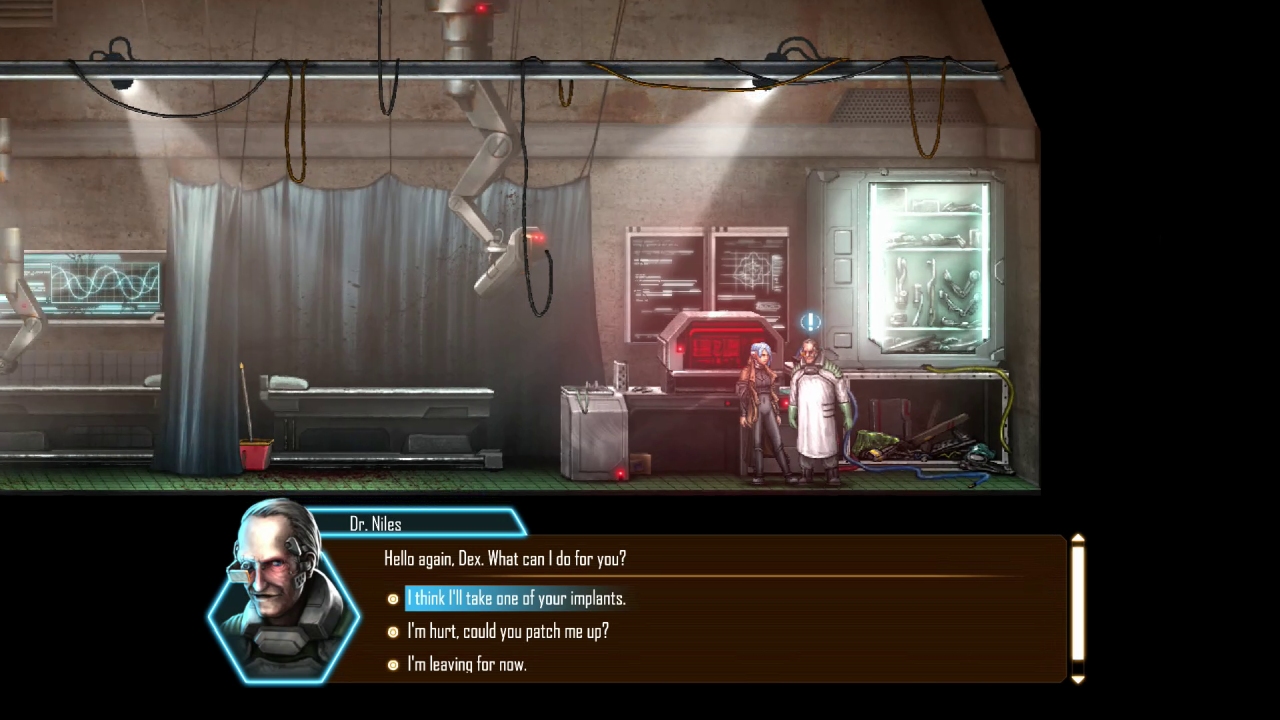1280x720 pixels.
Task: Choose the 'I'm leaving for now' dialogue option
Action: pyautogui.click(x=466, y=665)
